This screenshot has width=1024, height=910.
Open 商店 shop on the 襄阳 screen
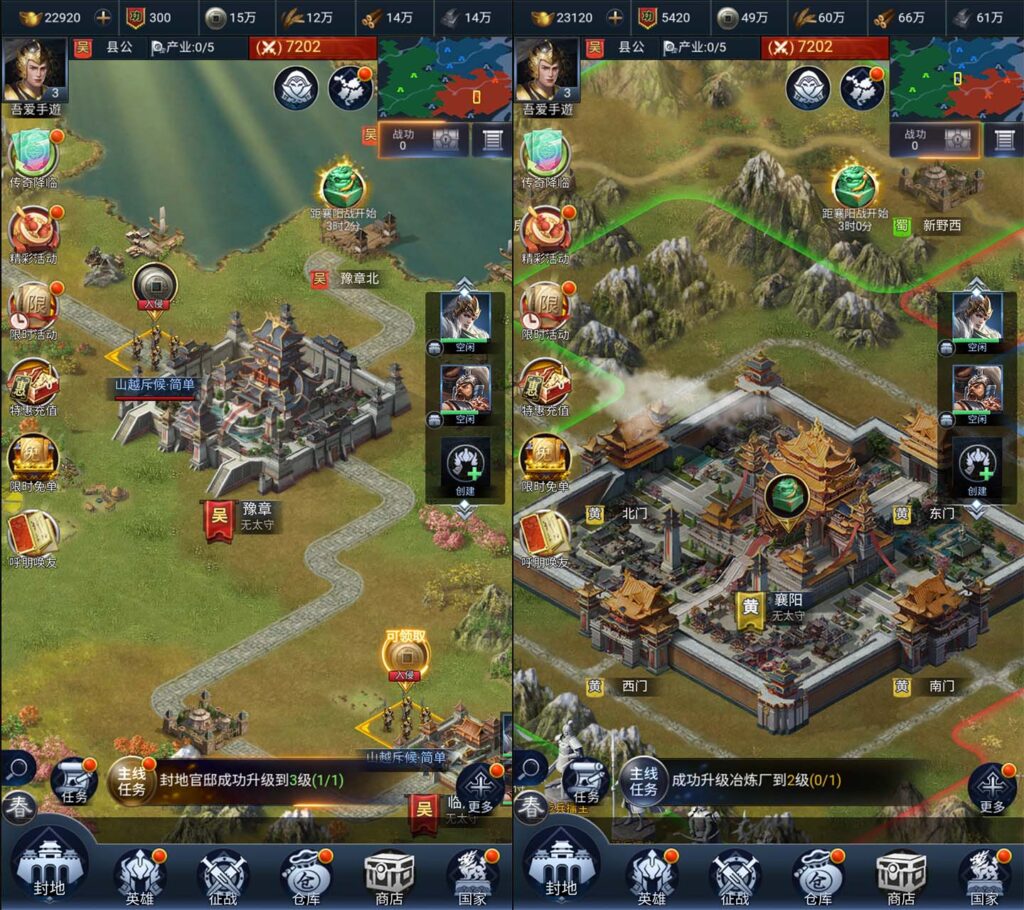(x=900, y=874)
